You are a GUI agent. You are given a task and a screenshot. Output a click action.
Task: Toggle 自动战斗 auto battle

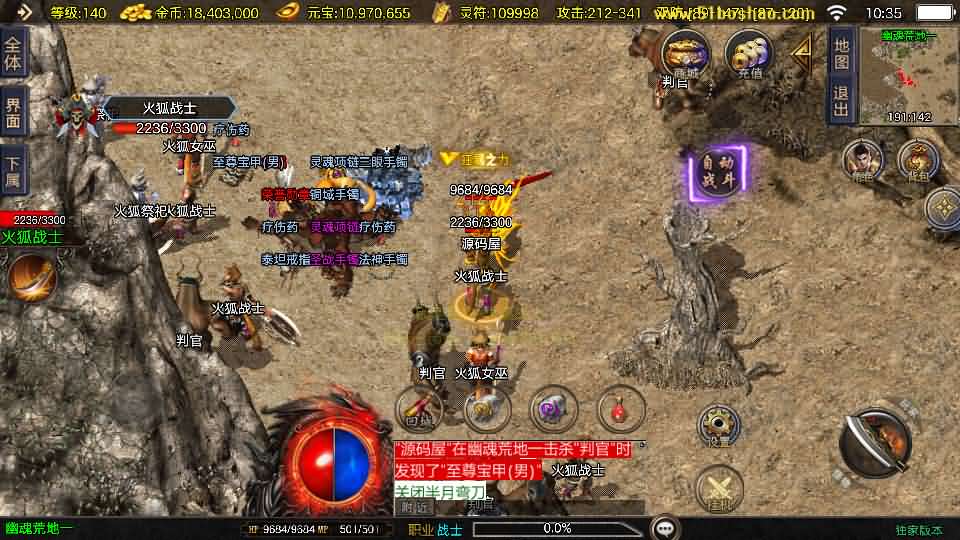716,174
